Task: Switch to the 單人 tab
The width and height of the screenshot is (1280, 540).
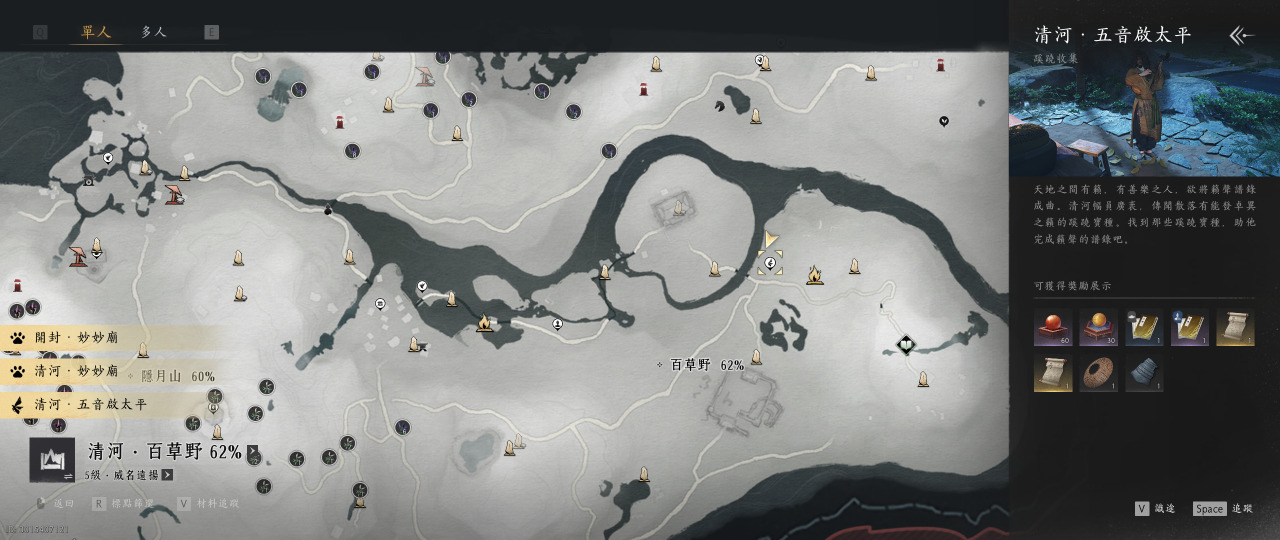Action: point(96,32)
